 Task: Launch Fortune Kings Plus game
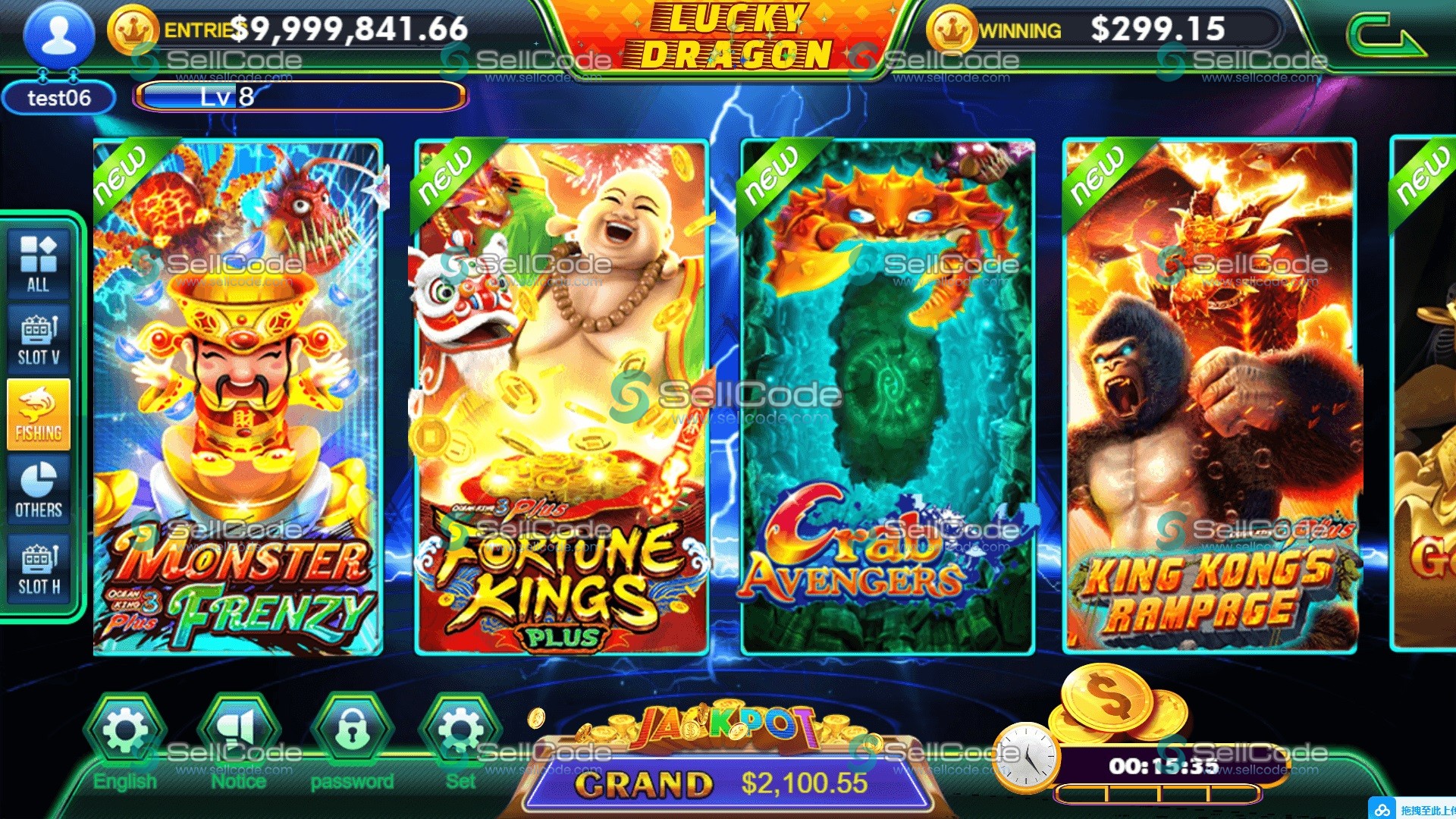click(562, 396)
